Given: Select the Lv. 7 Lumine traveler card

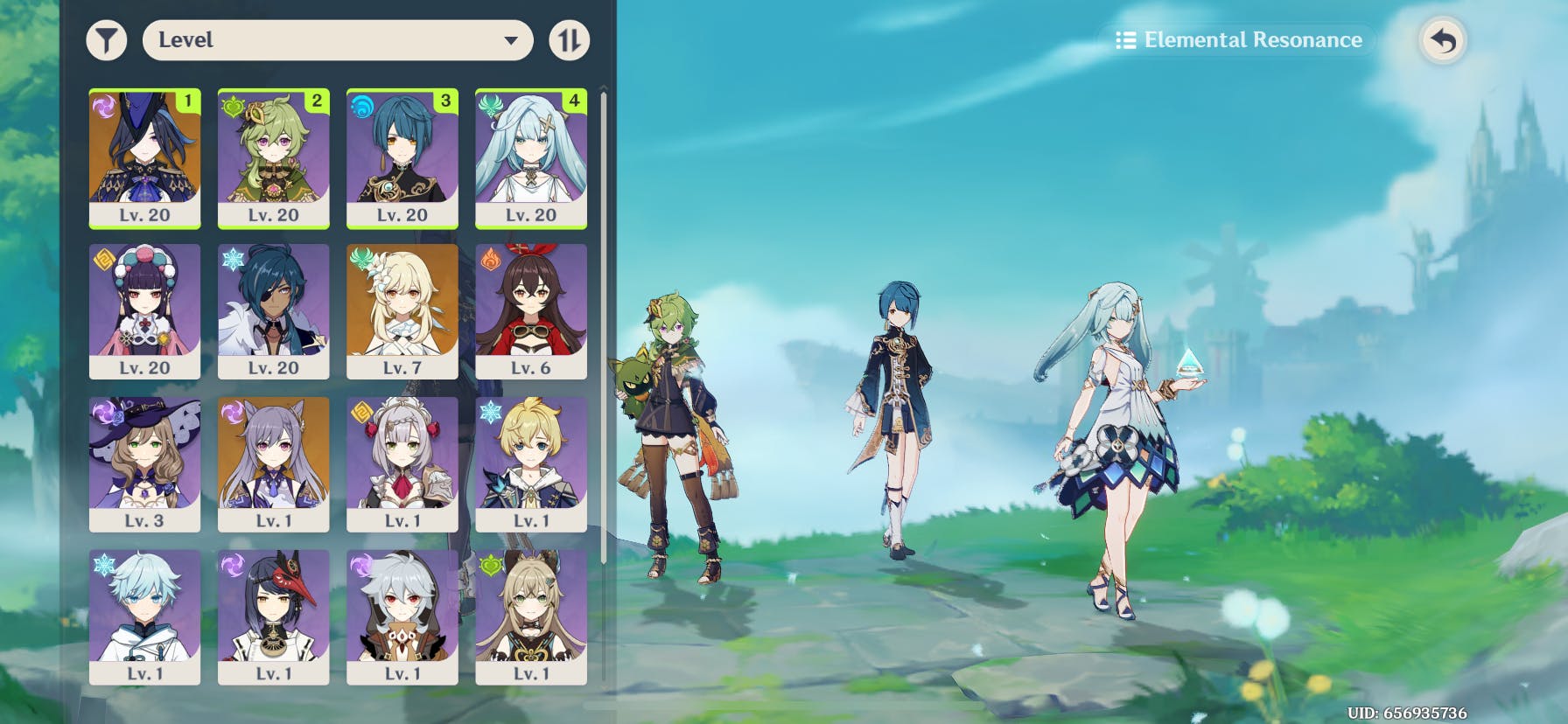Looking at the screenshot, I should (402, 310).
